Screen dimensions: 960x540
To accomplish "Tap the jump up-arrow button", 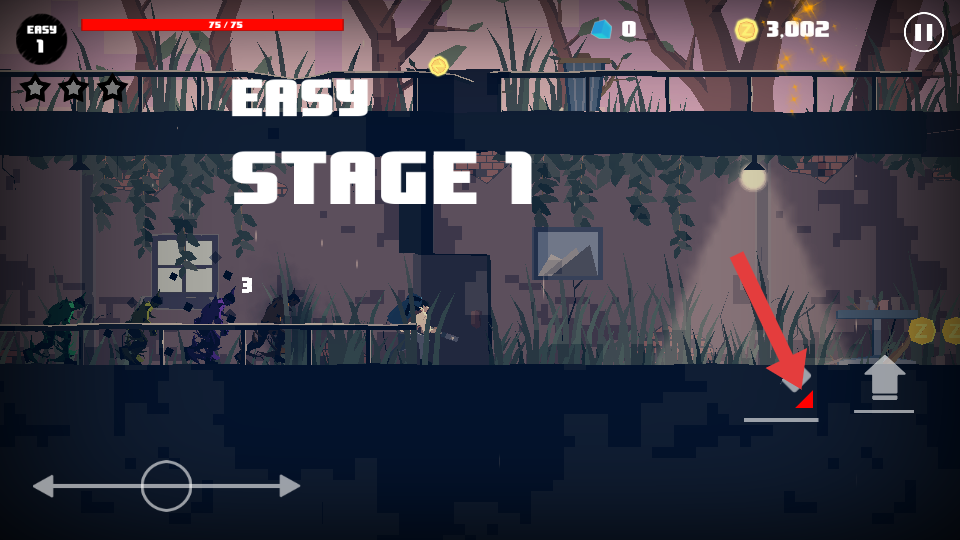I will [x=884, y=380].
